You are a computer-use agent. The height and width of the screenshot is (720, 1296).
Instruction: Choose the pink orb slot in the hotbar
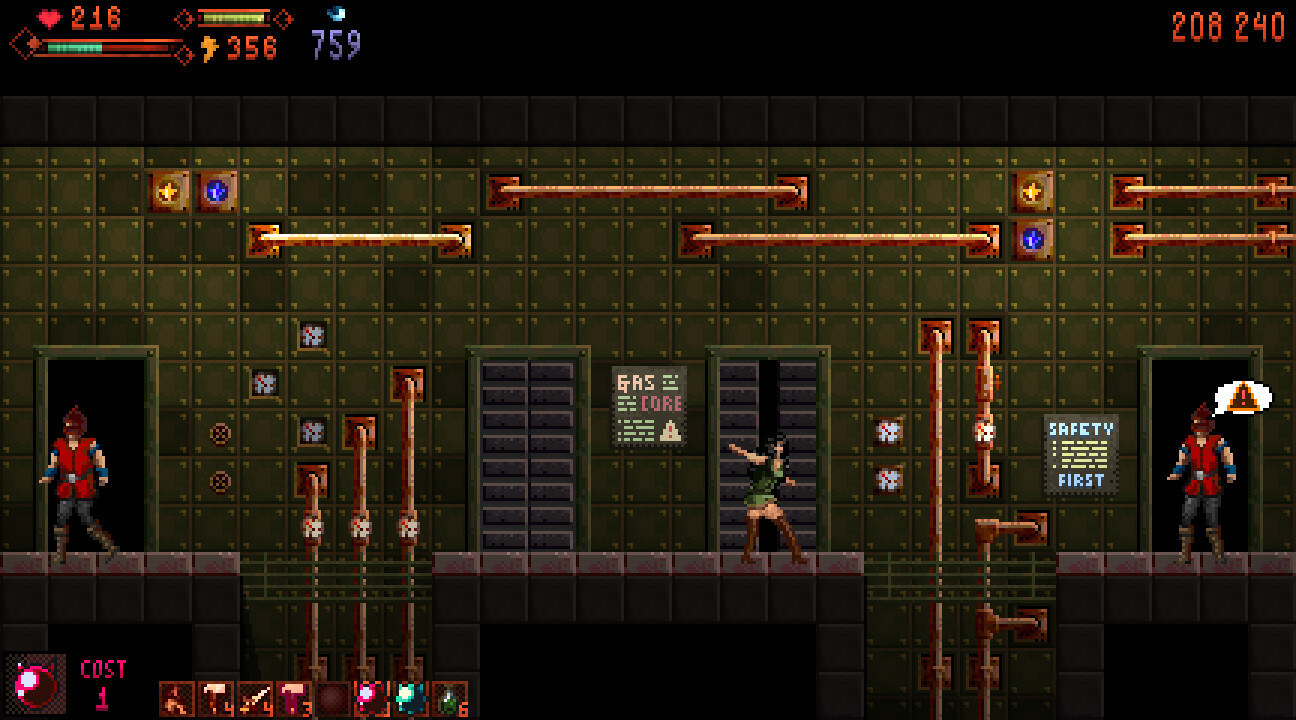point(372,699)
